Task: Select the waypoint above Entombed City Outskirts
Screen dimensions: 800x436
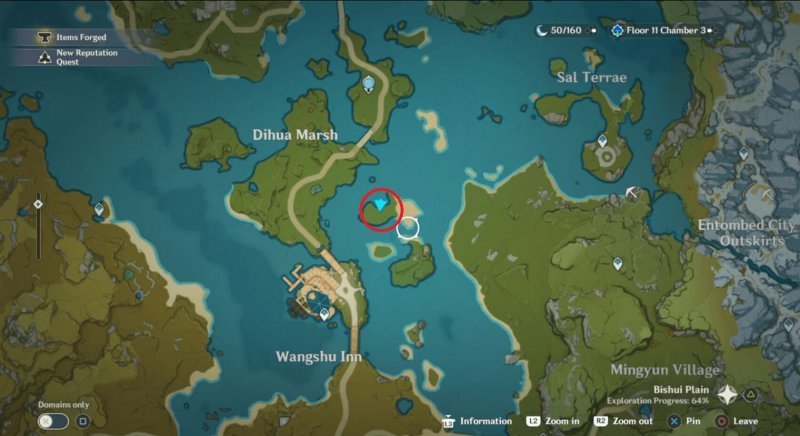Action: (x=743, y=153)
